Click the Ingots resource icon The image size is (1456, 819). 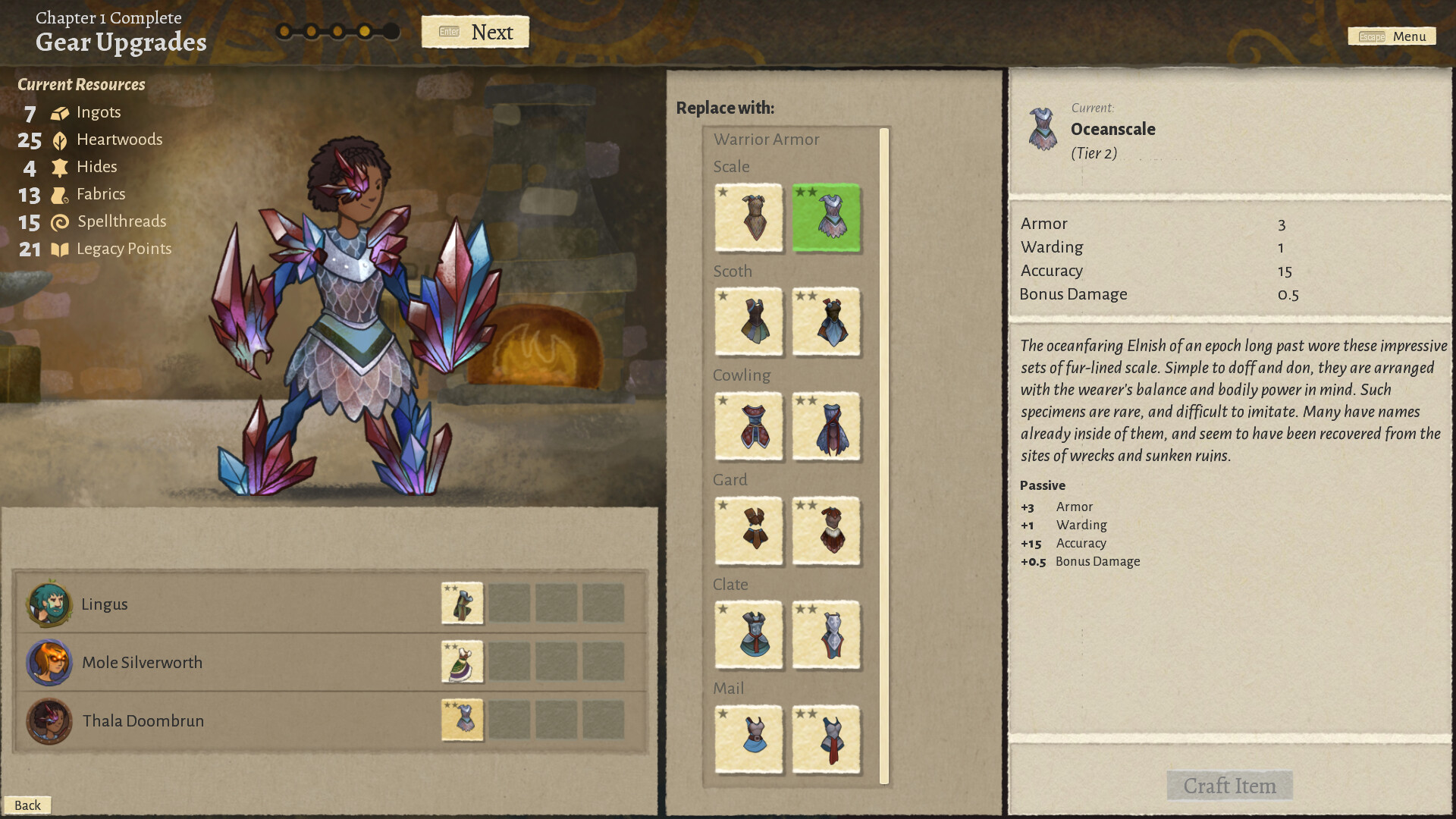[59, 111]
